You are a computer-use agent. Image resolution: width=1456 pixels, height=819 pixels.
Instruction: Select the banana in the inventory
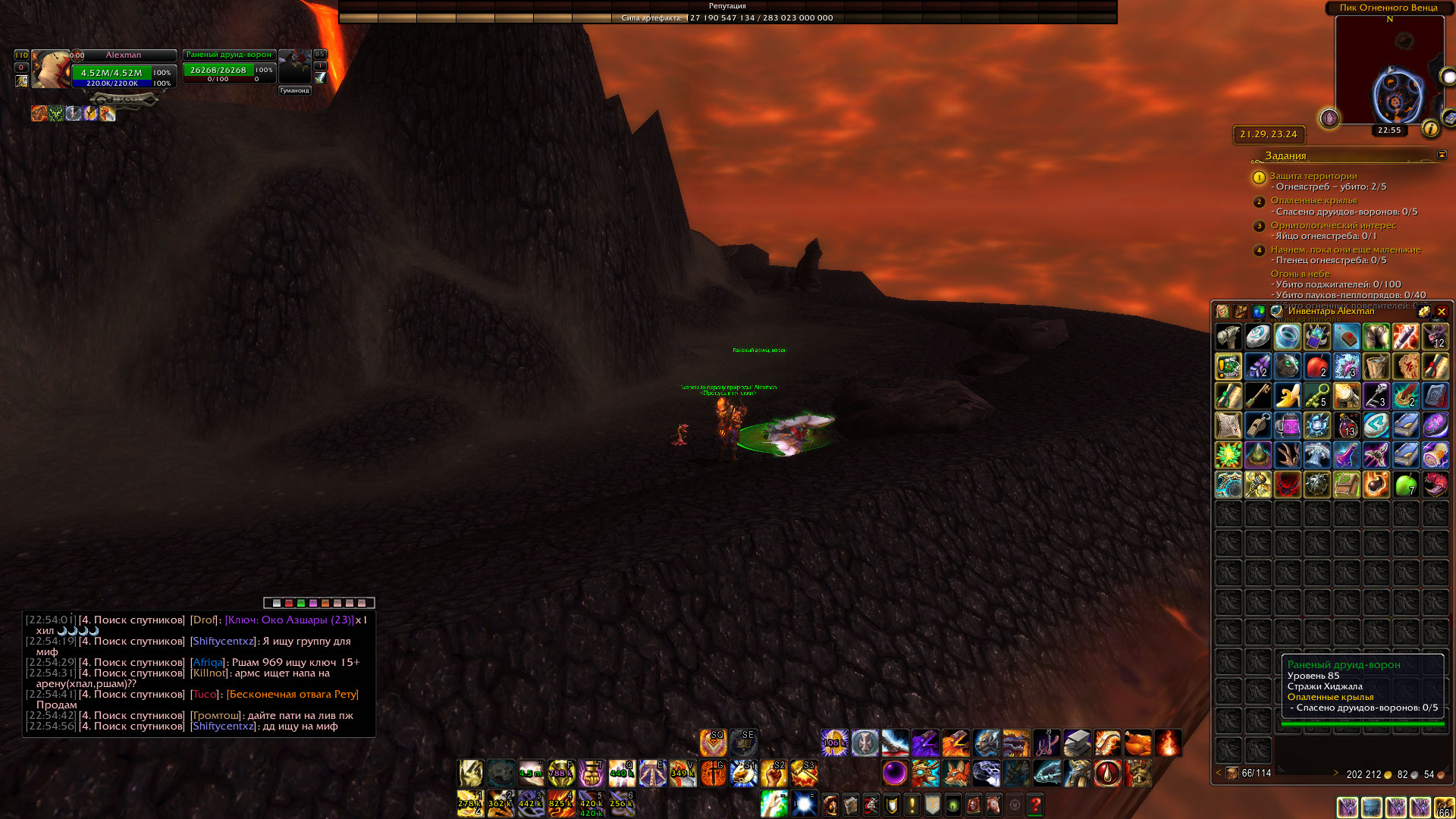(1288, 395)
